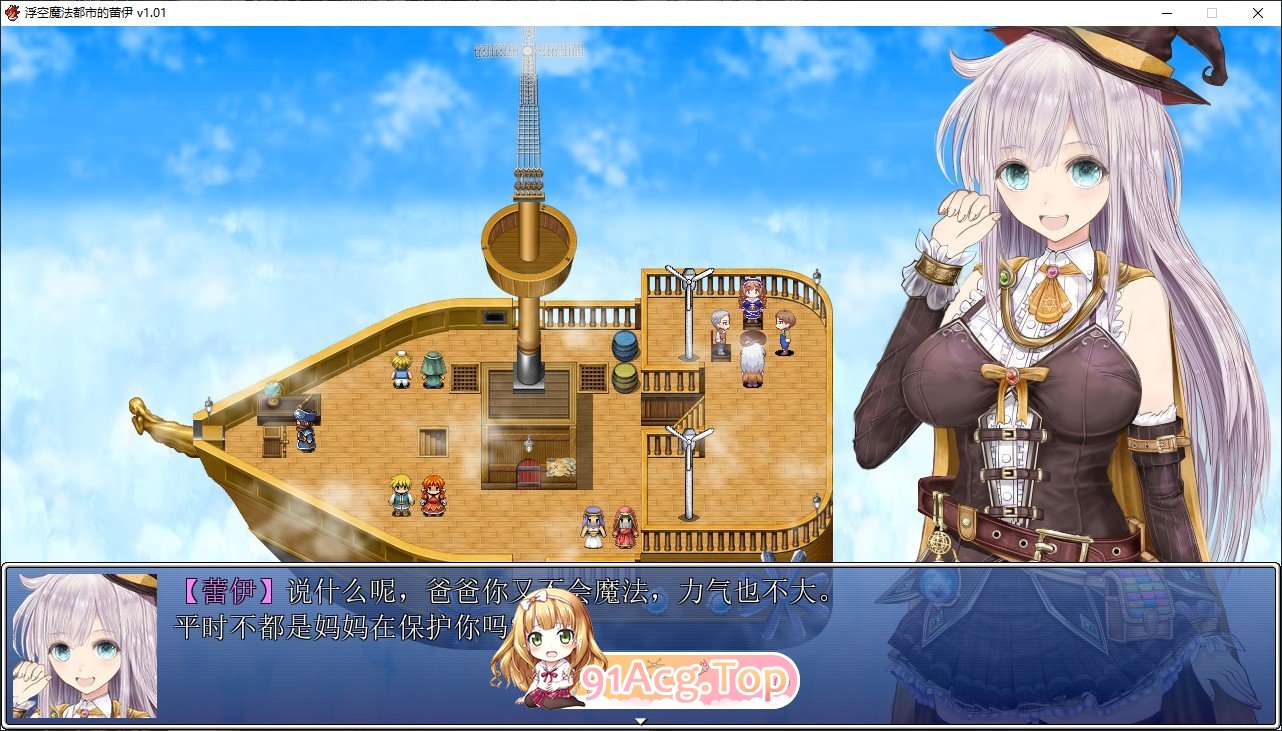Viewport: 1282px width, 731px height.
Task: Click the white-robed elder NPC
Action: [752, 354]
